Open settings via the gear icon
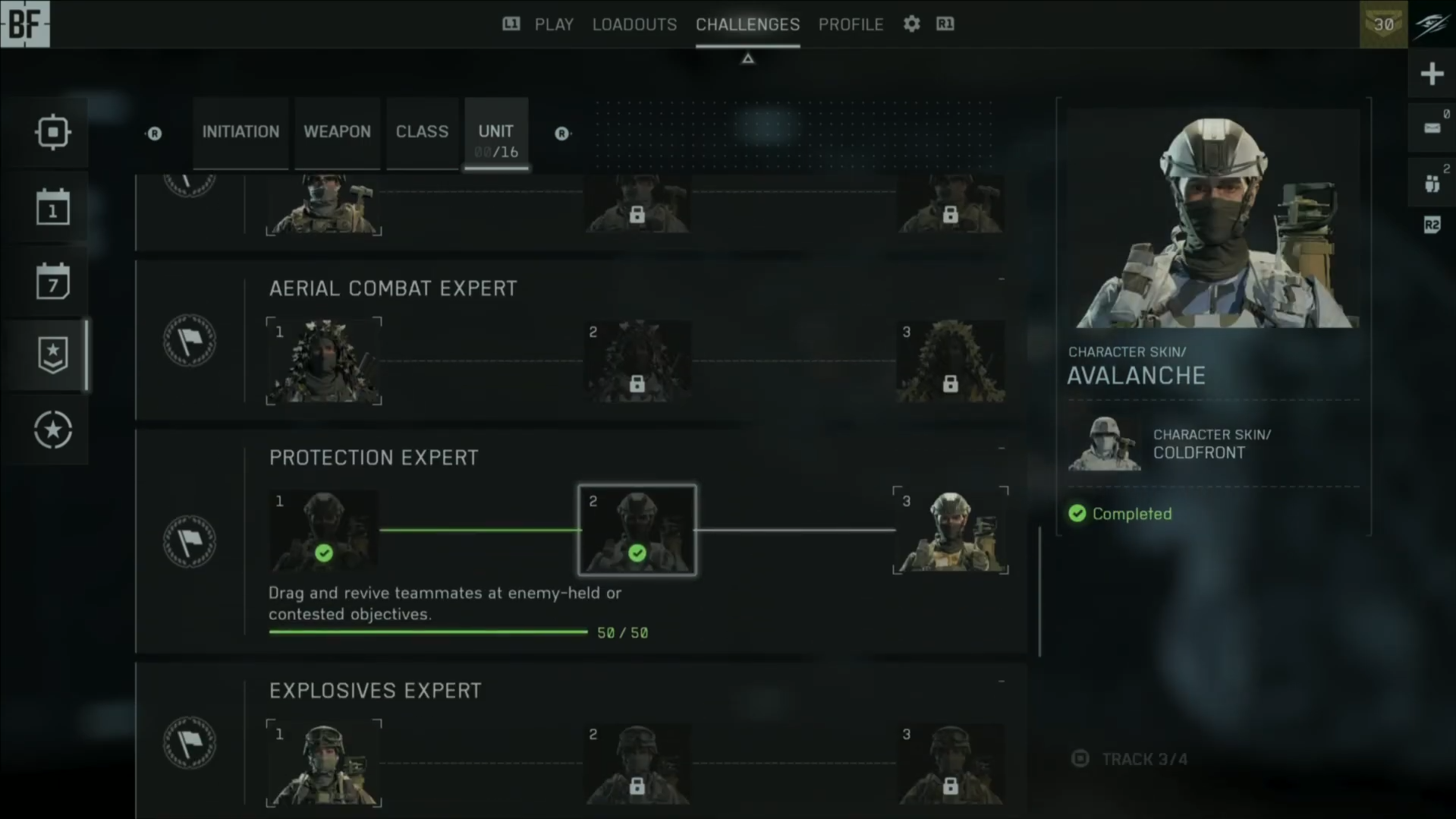The image size is (1456, 819). point(911,24)
